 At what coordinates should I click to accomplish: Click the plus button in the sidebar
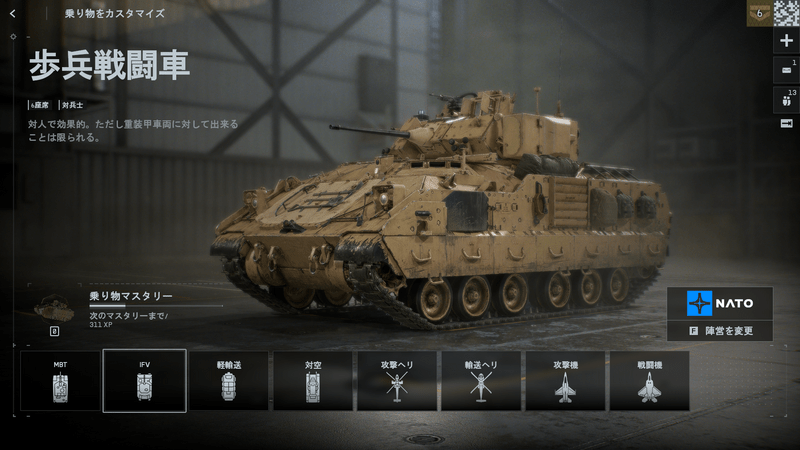[786, 41]
